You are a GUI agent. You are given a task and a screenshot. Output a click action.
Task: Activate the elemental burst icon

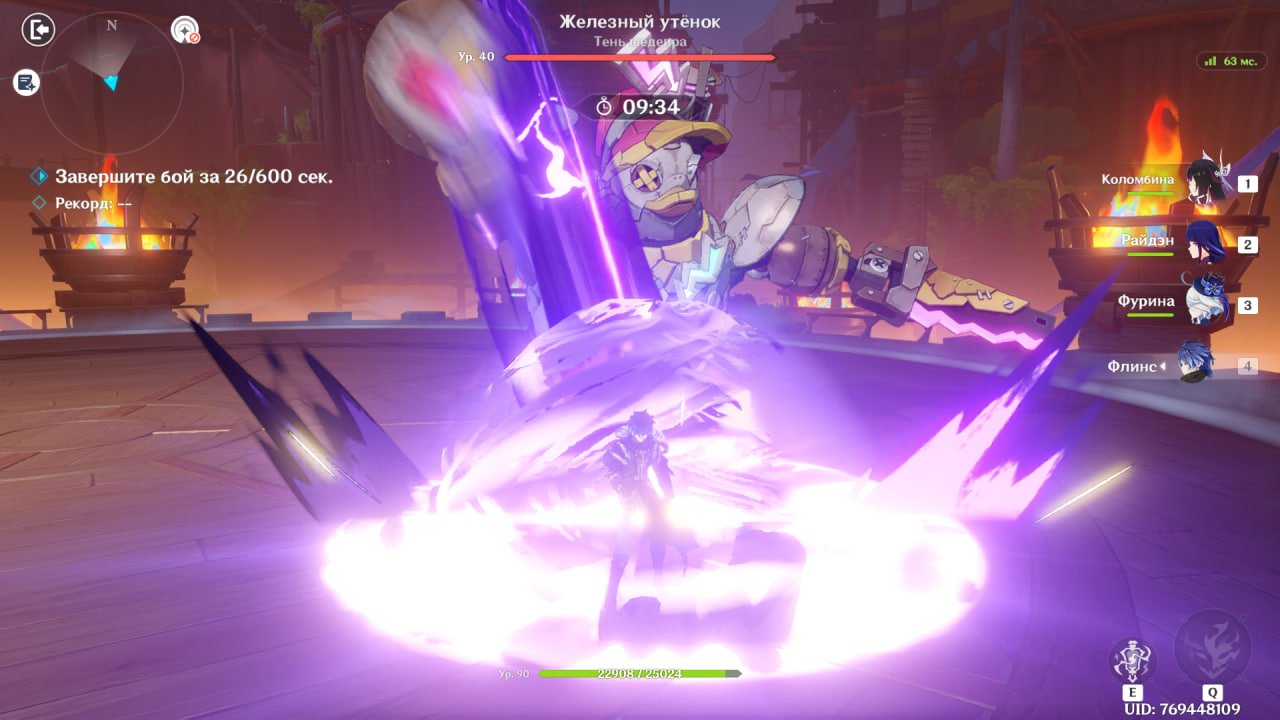[1212, 646]
